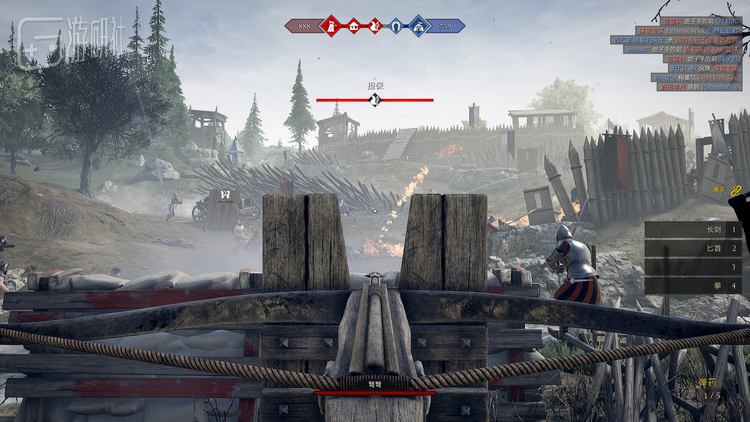
Task: Click the red tower objective icon
Action: point(330,25)
